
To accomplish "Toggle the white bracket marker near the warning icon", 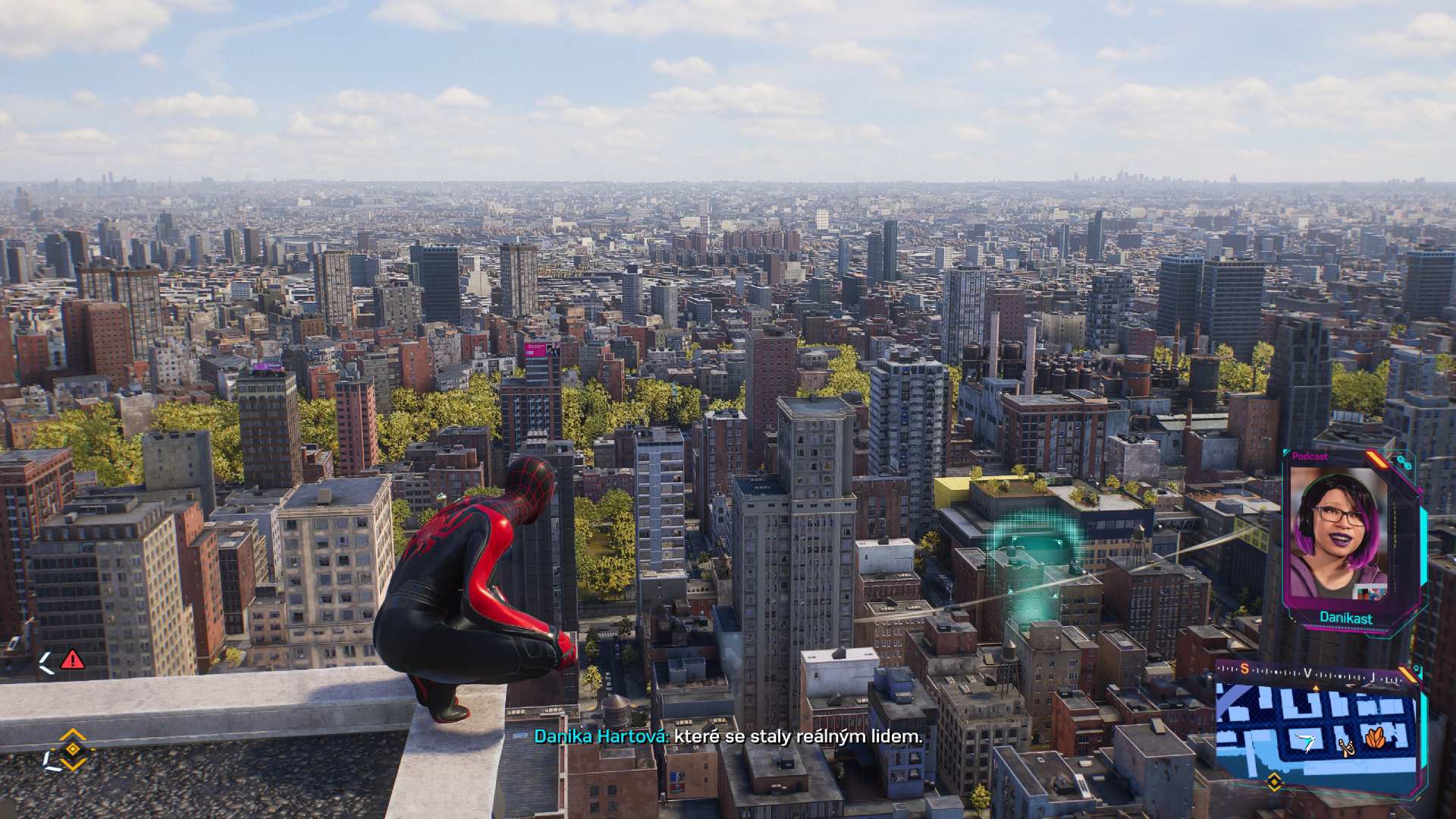I will (47, 661).
